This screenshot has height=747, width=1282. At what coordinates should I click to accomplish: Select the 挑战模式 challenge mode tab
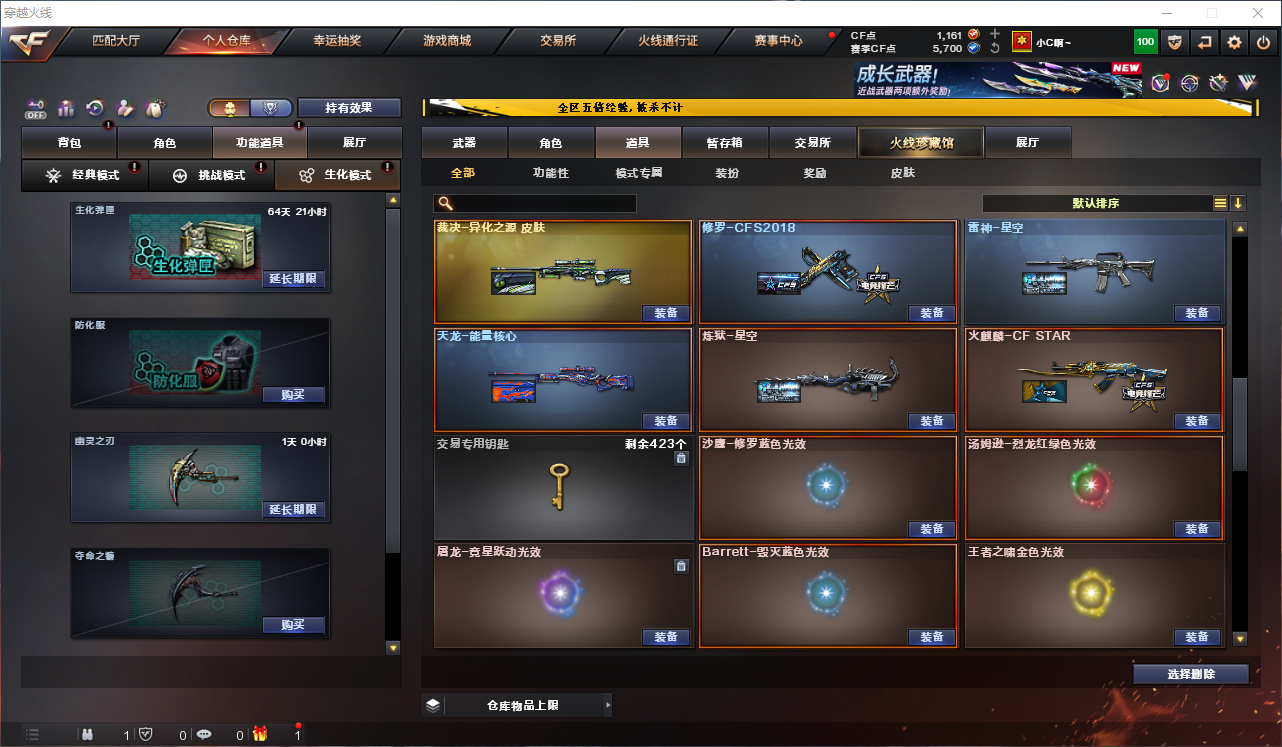(211, 175)
